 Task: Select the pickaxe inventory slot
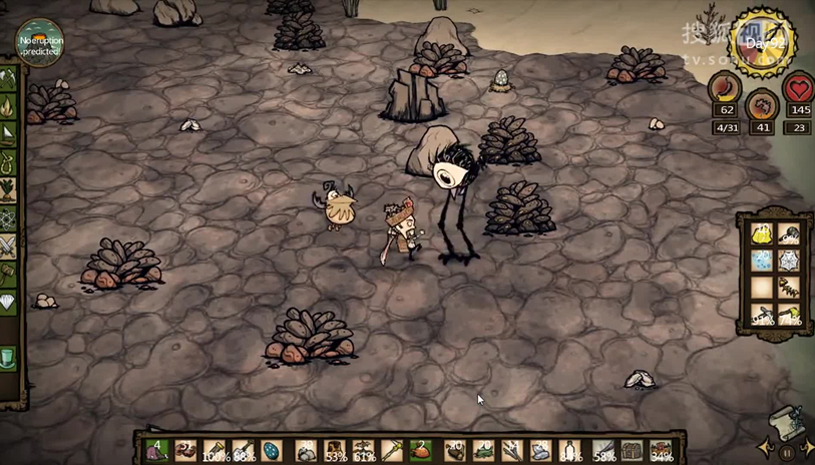tap(214, 451)
